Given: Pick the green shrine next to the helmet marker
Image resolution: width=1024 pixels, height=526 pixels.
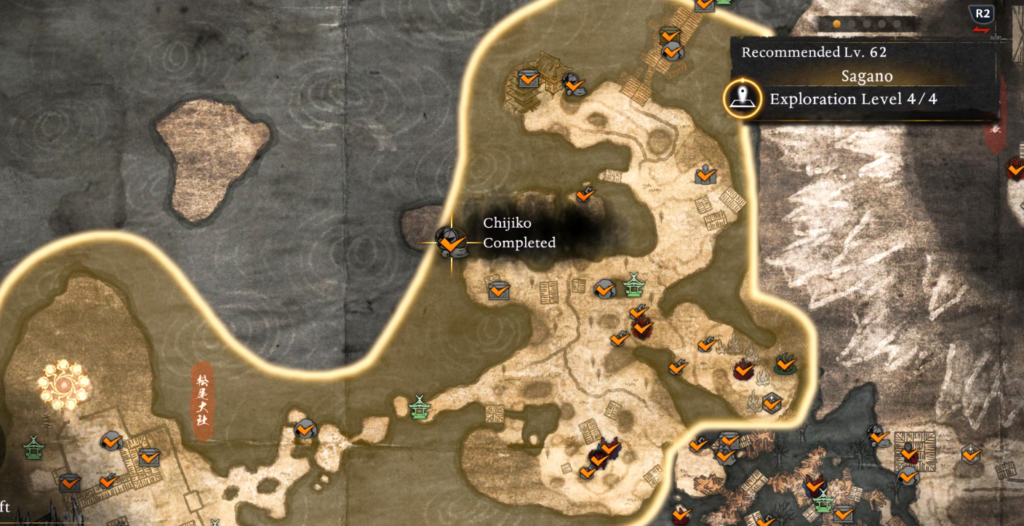Looking at the screenshot, I should 633,286.
